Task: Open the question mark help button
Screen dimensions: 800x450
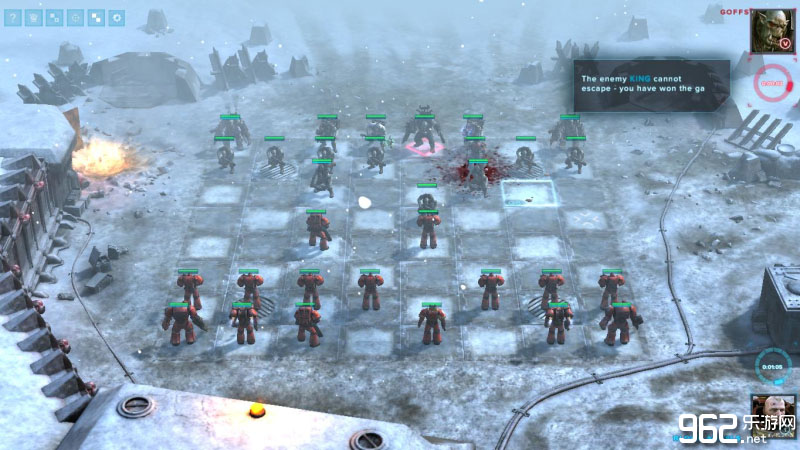Action: (13, 17)
